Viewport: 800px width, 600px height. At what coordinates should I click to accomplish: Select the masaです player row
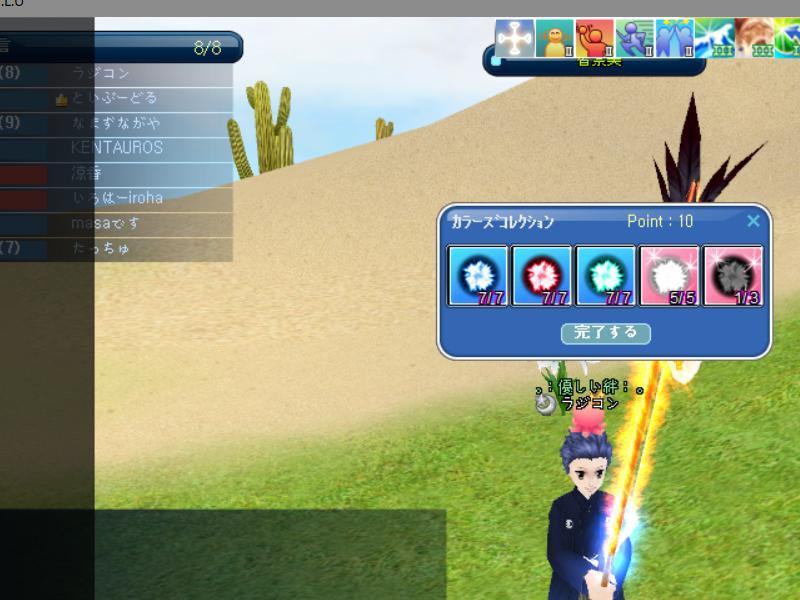(106, 223)
